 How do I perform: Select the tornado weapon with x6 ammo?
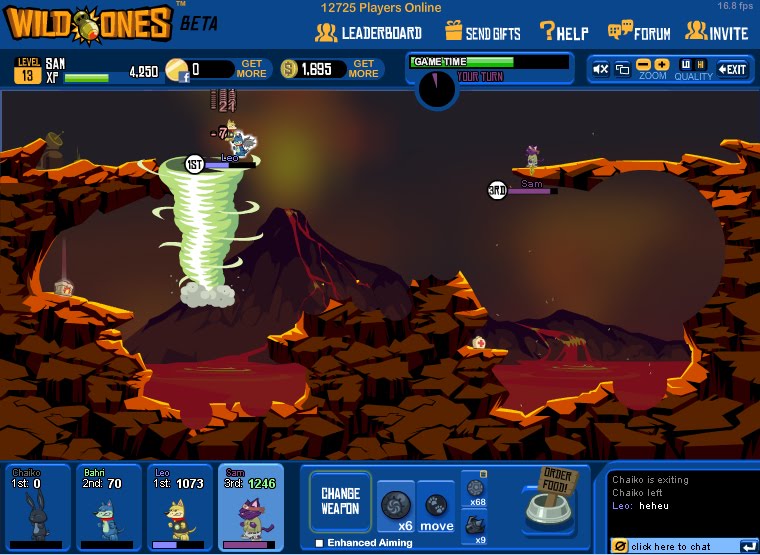396,505
